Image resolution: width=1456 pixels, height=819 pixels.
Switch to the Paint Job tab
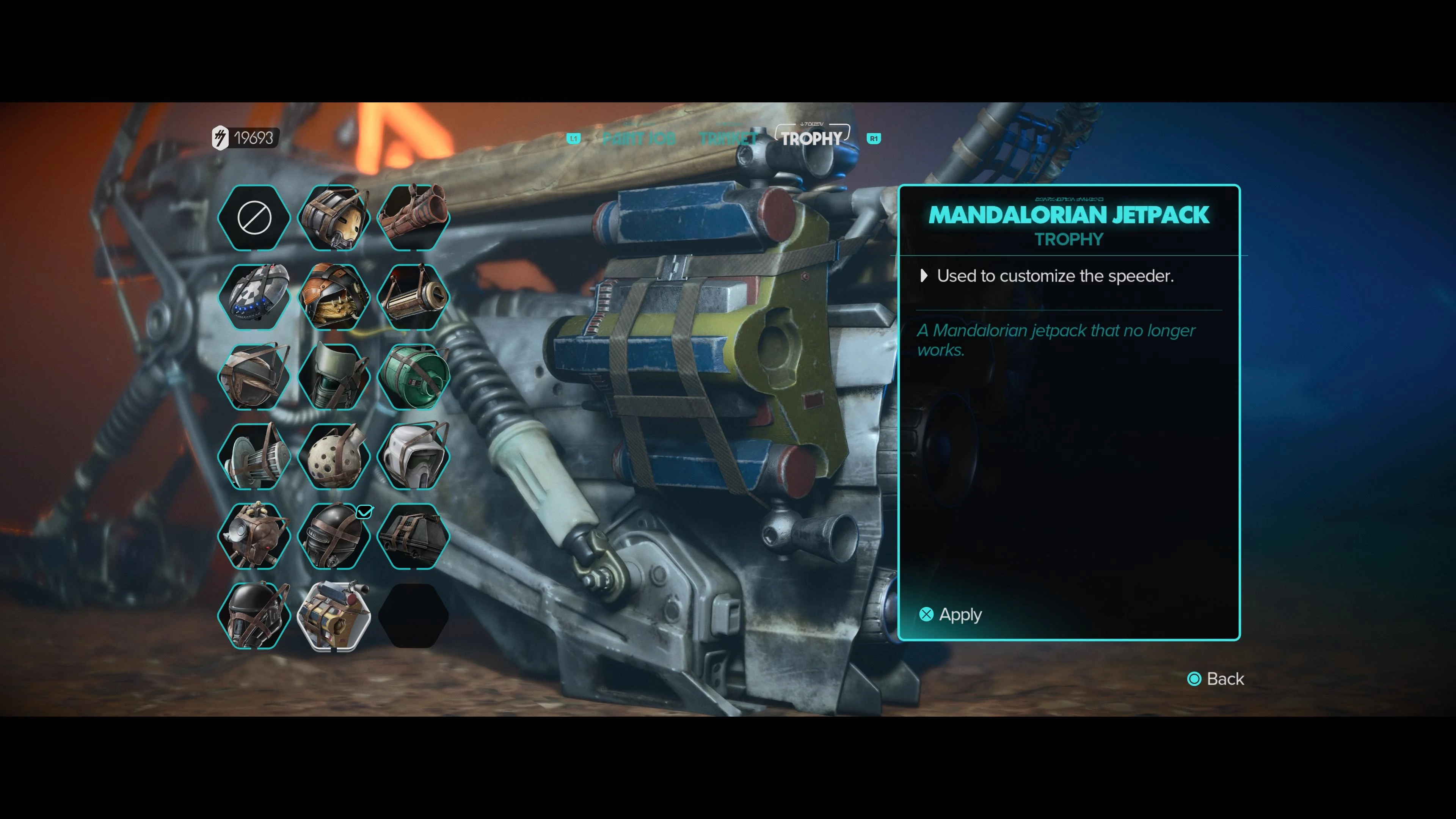click(639, 138)
